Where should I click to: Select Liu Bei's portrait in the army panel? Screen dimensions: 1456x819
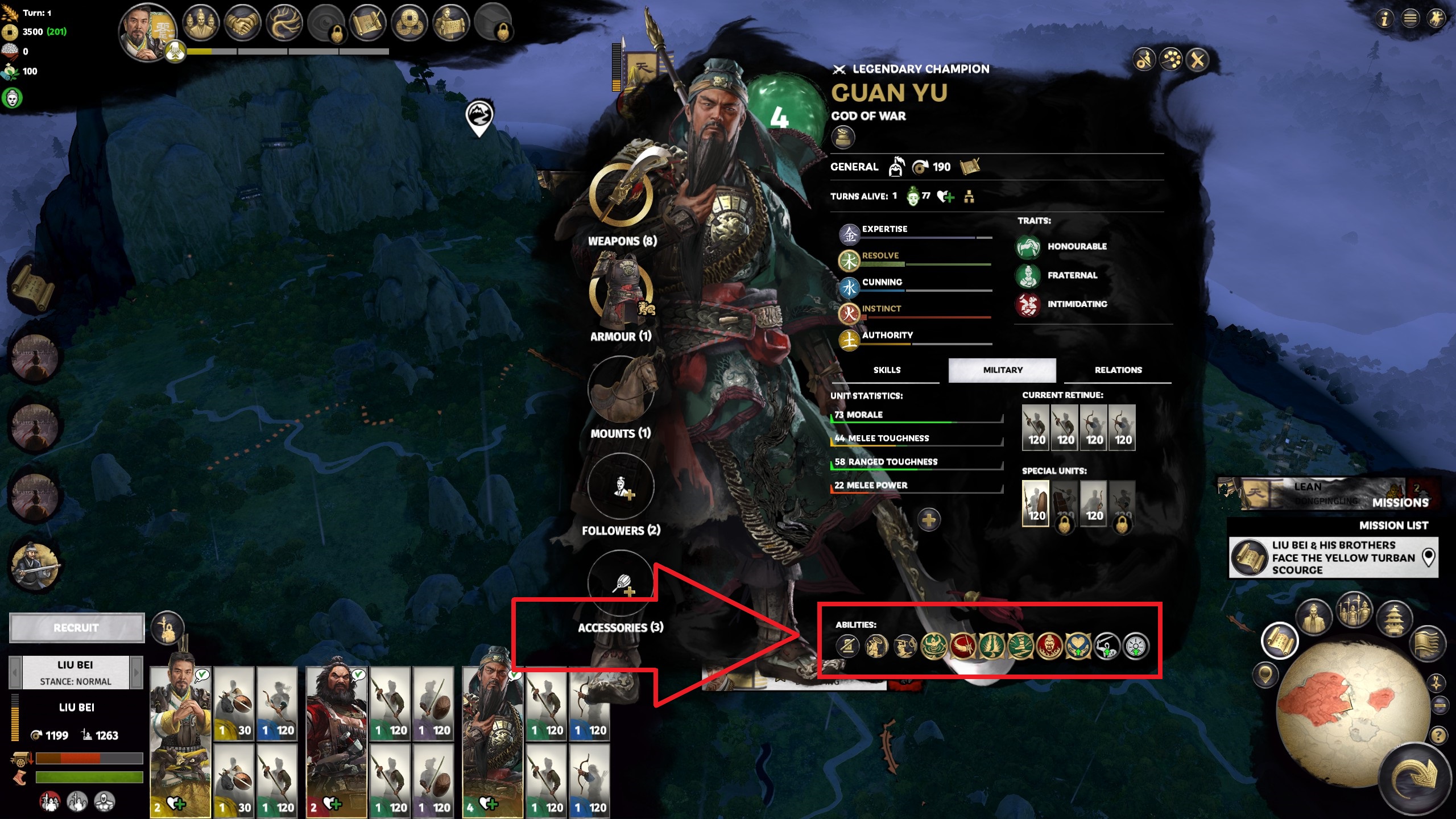tap(180, 734)
